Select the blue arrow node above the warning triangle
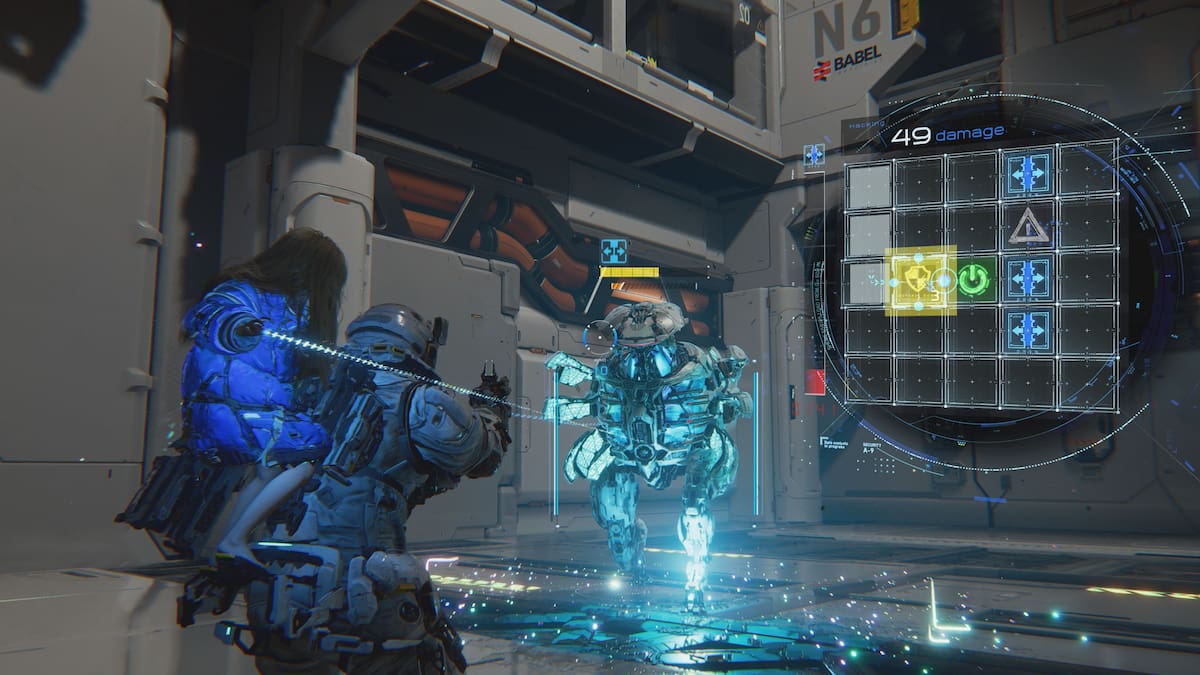Screen dimensions: 1200x675 point(1028,174)
